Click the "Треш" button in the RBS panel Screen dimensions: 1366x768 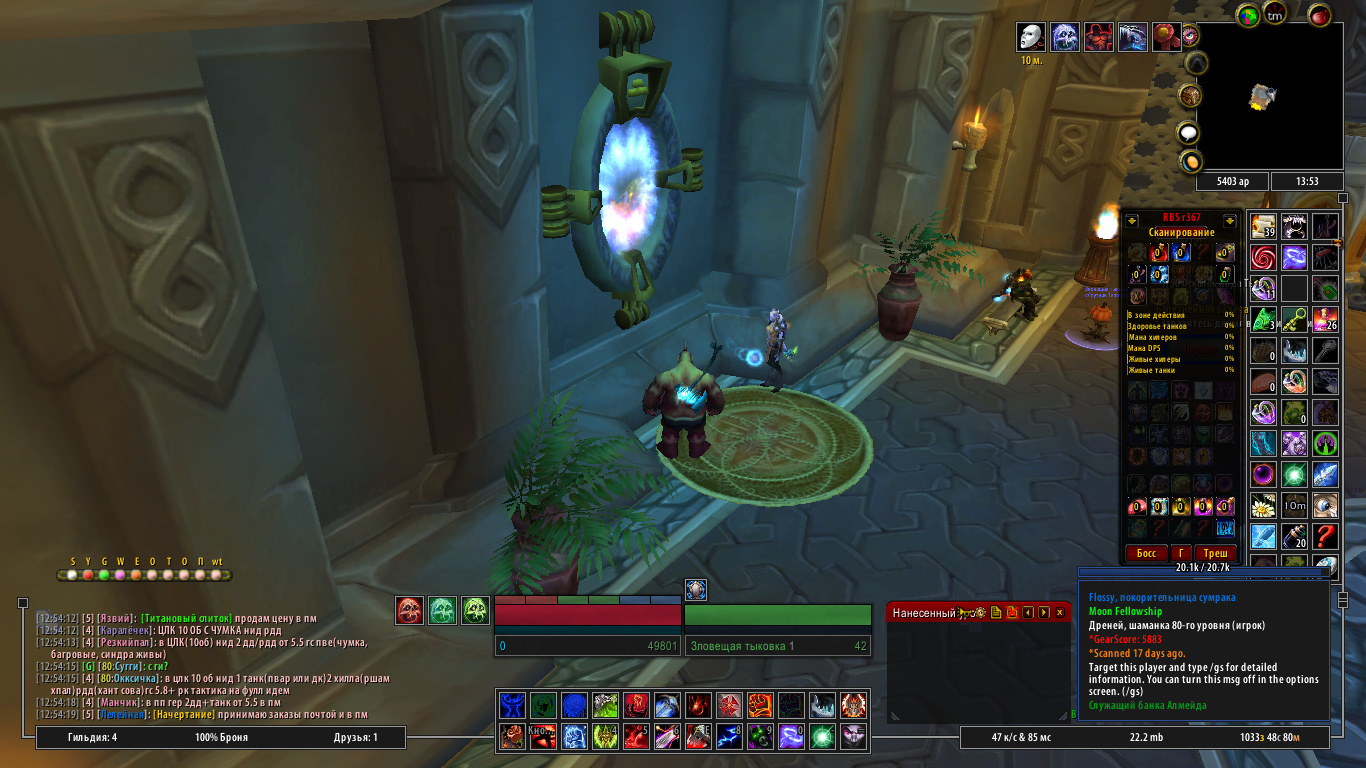pyautogui.click(x=1215, y=553)
